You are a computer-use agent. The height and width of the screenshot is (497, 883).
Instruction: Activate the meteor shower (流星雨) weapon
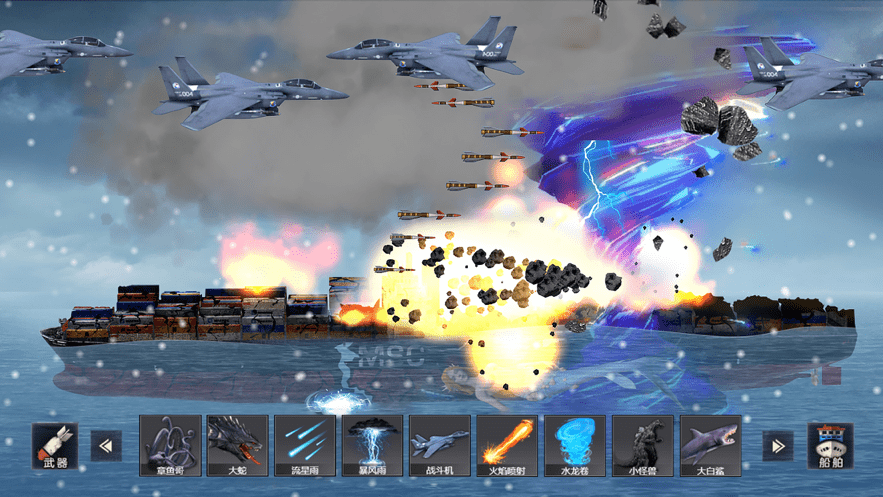tap(305, 445)
